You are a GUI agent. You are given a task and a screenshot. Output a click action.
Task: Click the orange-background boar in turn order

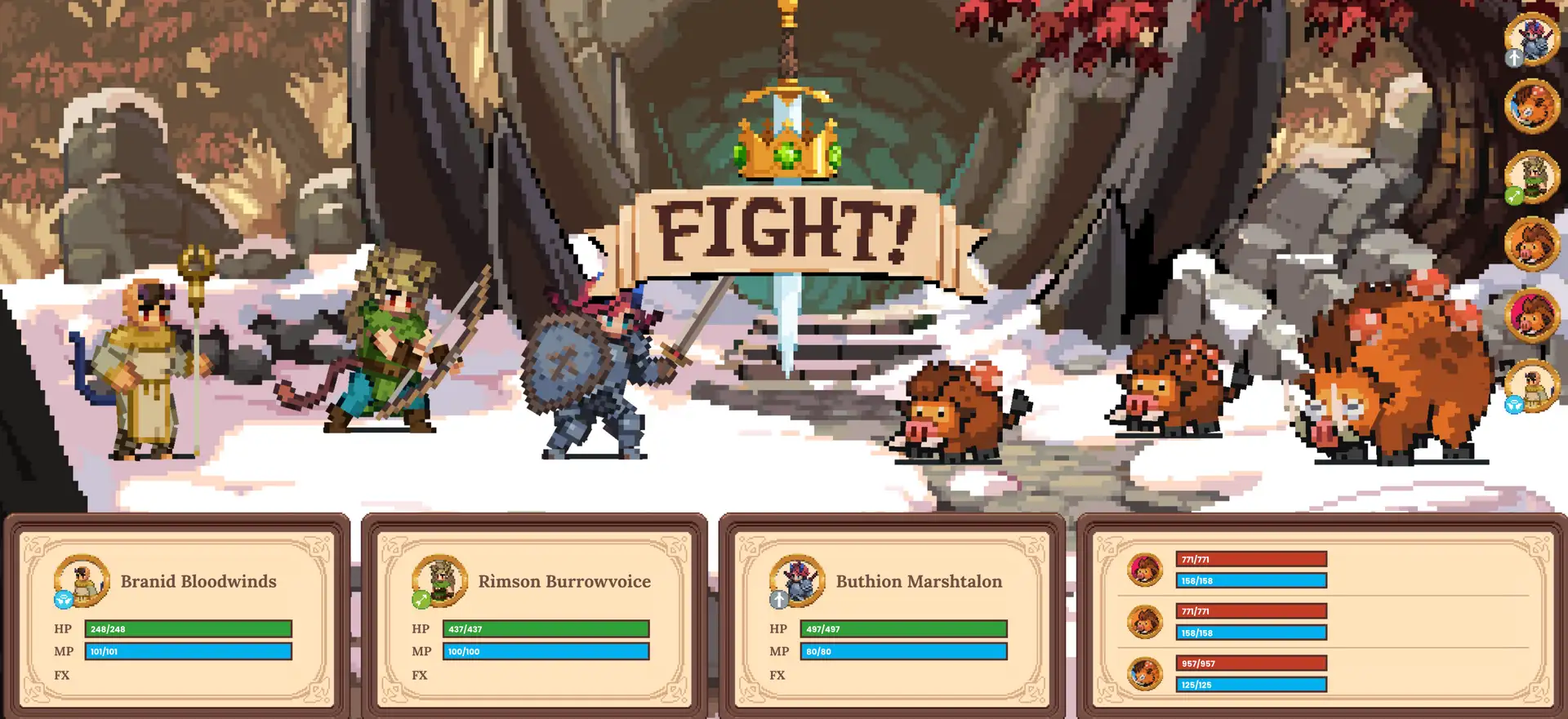(1532, 245)
